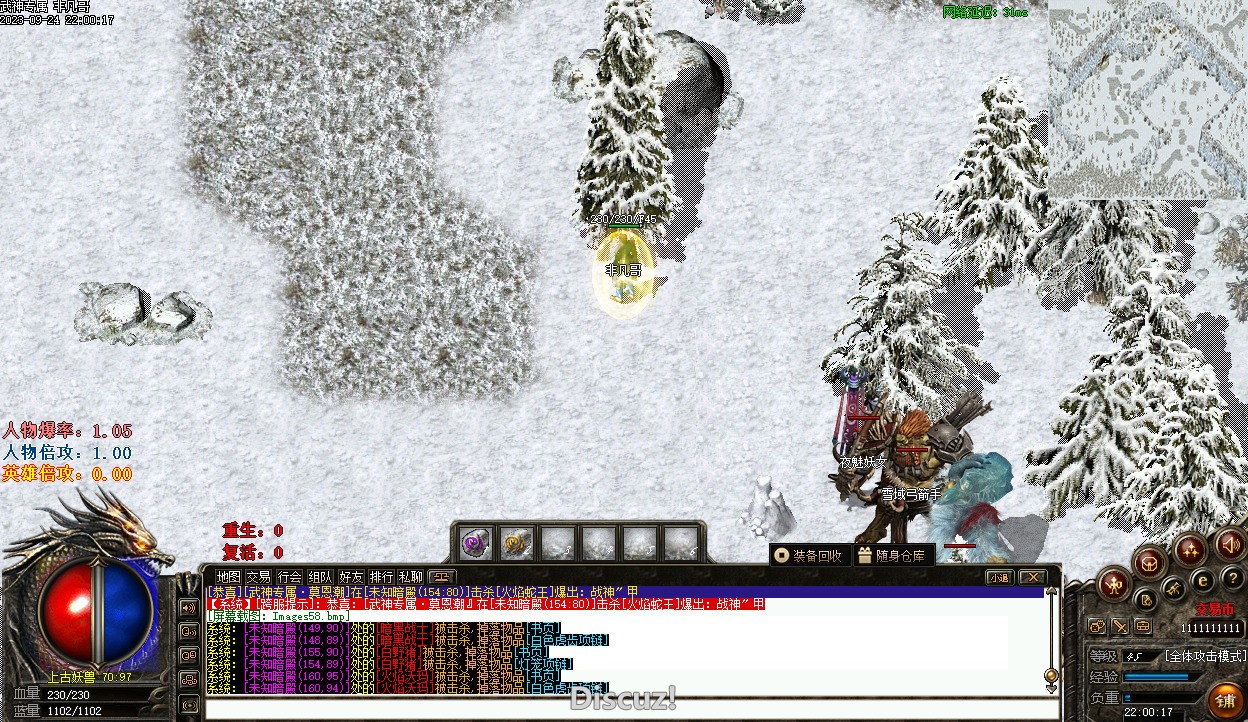Click the round 铺 shop button
Viewport: 1248px width, 722px height.
tap(1224, 699)
